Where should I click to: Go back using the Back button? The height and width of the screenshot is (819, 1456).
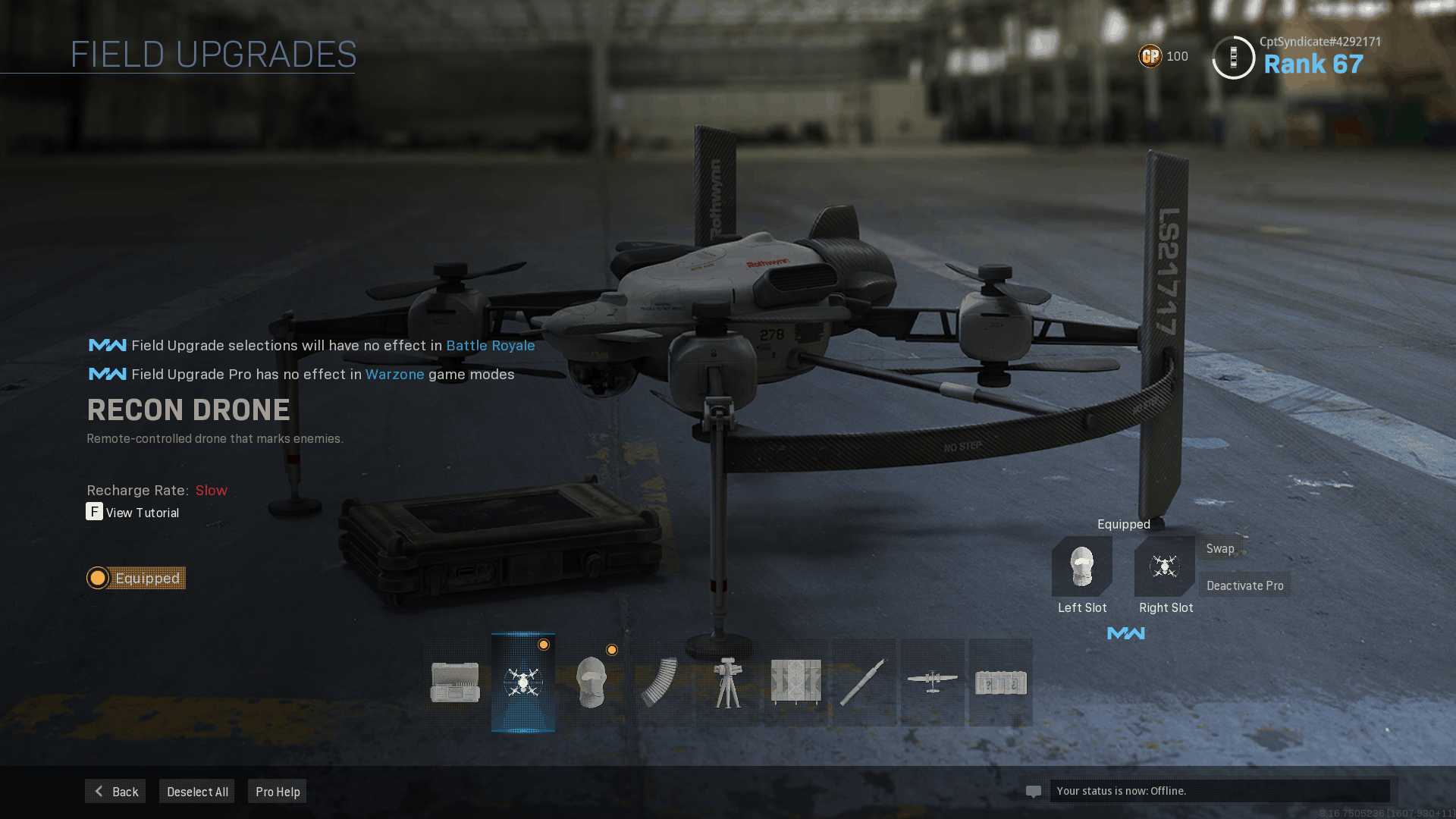point(115,791)
